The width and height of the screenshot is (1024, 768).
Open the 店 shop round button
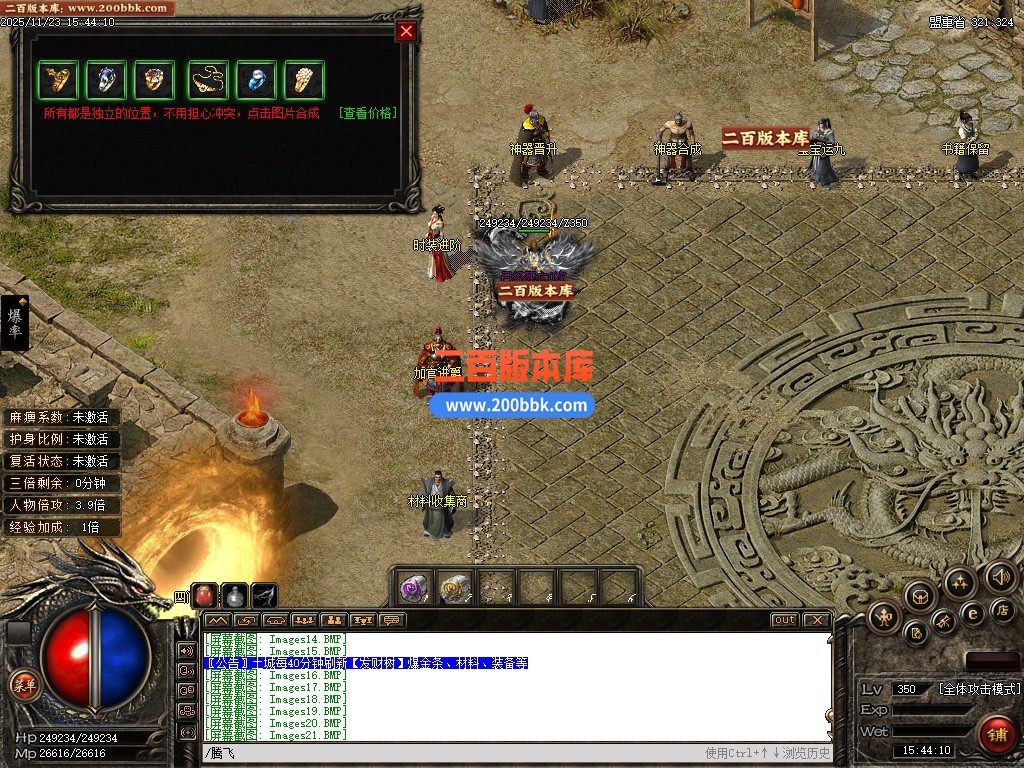tap(1003, 609)
